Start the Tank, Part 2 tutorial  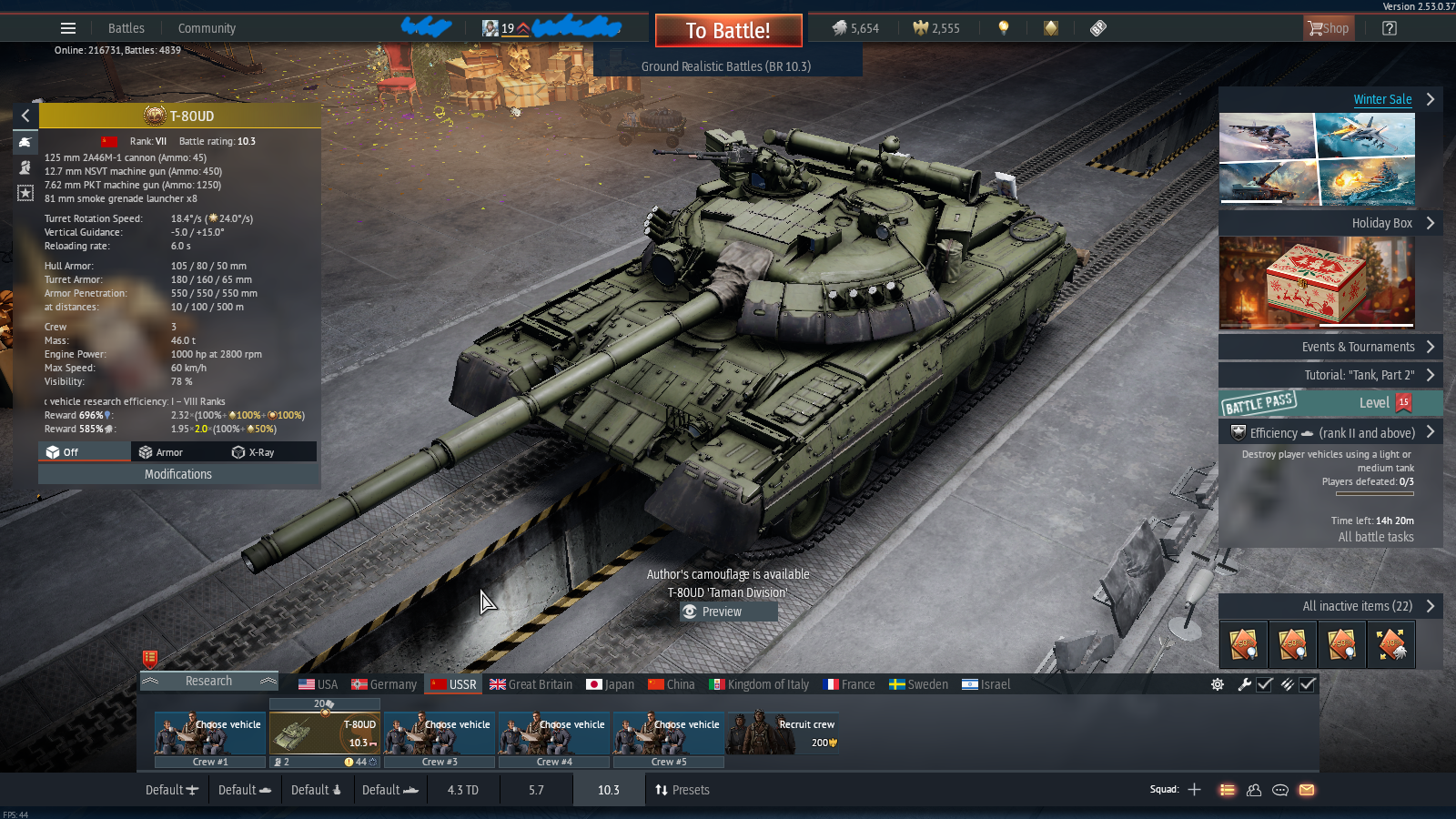tap(1360, 375)
